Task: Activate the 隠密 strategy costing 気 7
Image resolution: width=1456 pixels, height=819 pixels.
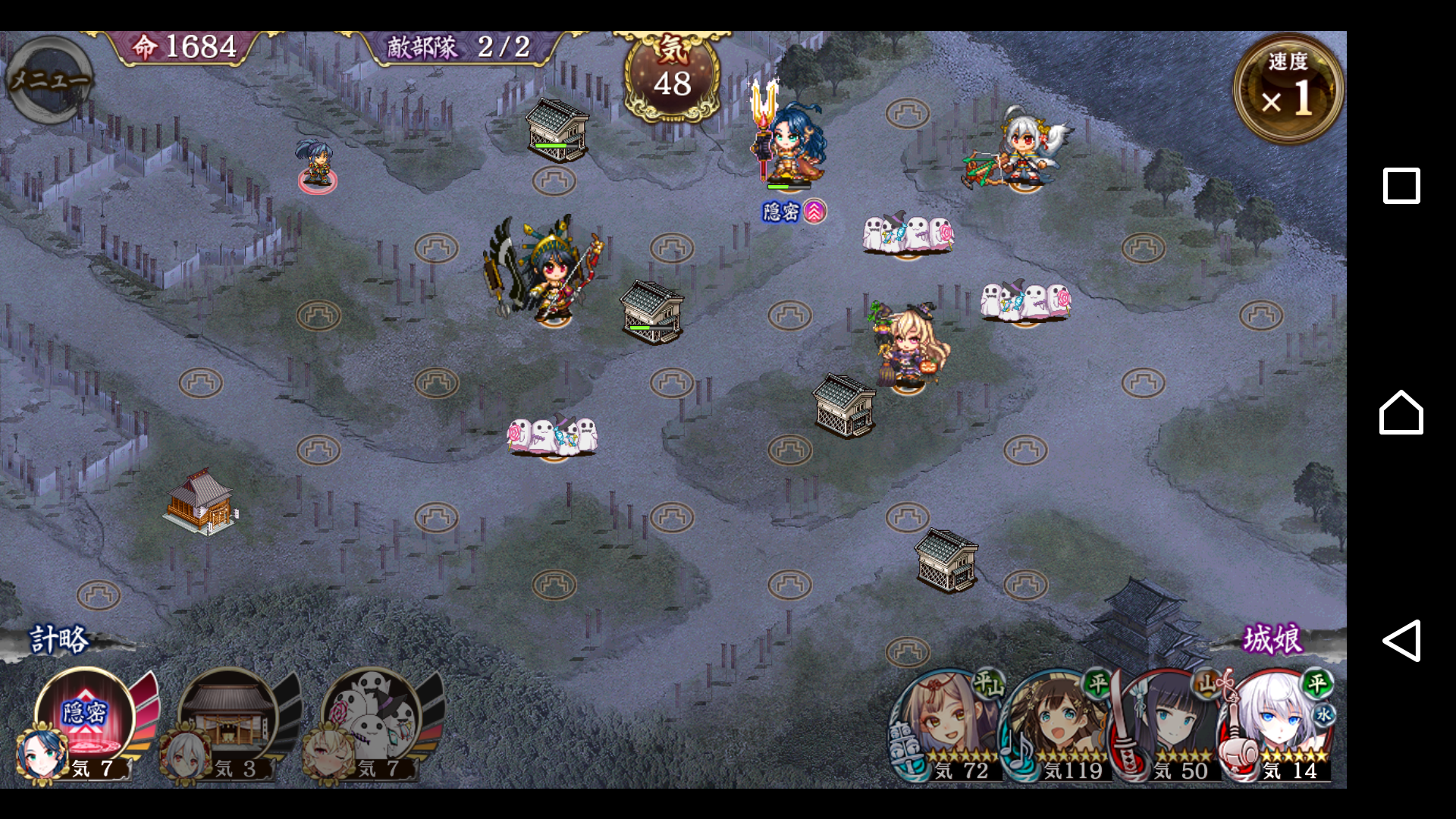Action: click(x=85, y=717)
